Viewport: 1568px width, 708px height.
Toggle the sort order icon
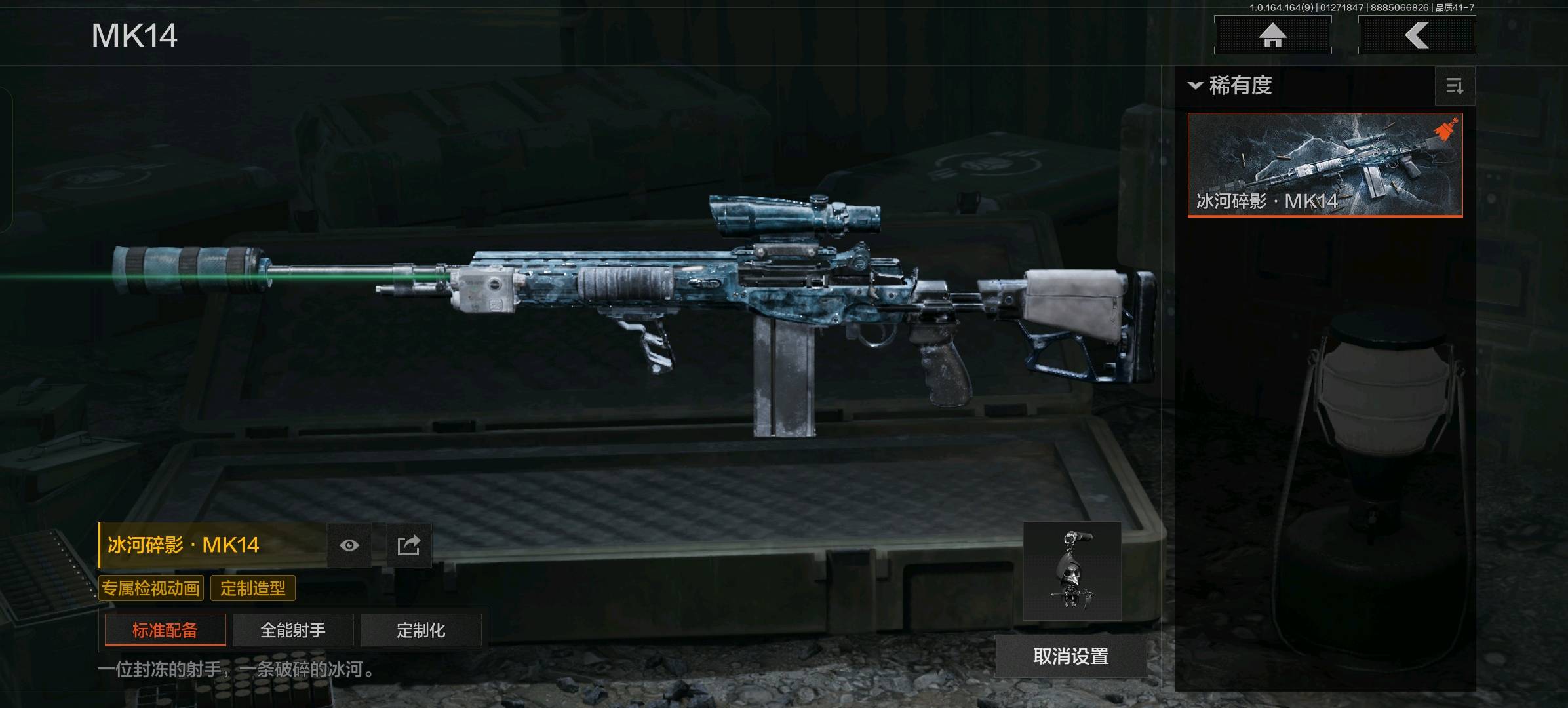[x=1455, y=86]
